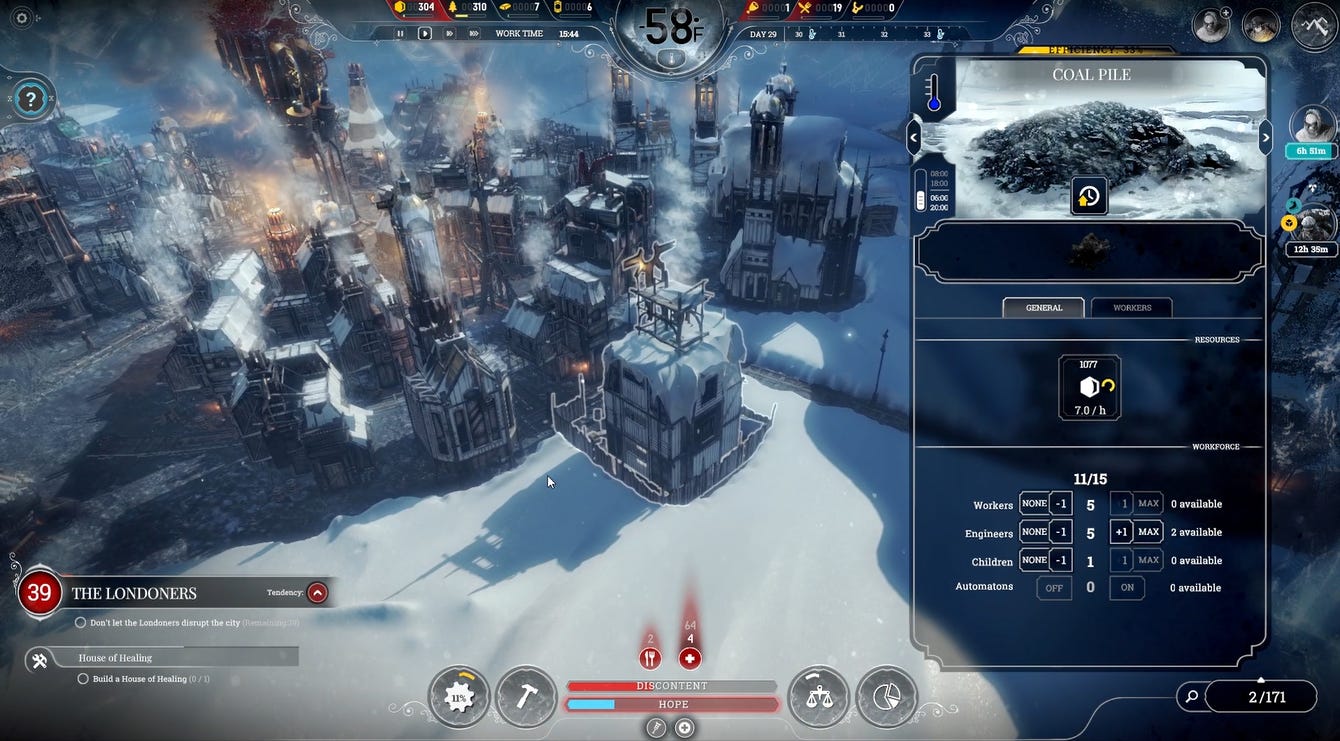Screen dimensions: 1340x741
Task: Toggle the emergency shift clock button
Action: click(1088, 196)
